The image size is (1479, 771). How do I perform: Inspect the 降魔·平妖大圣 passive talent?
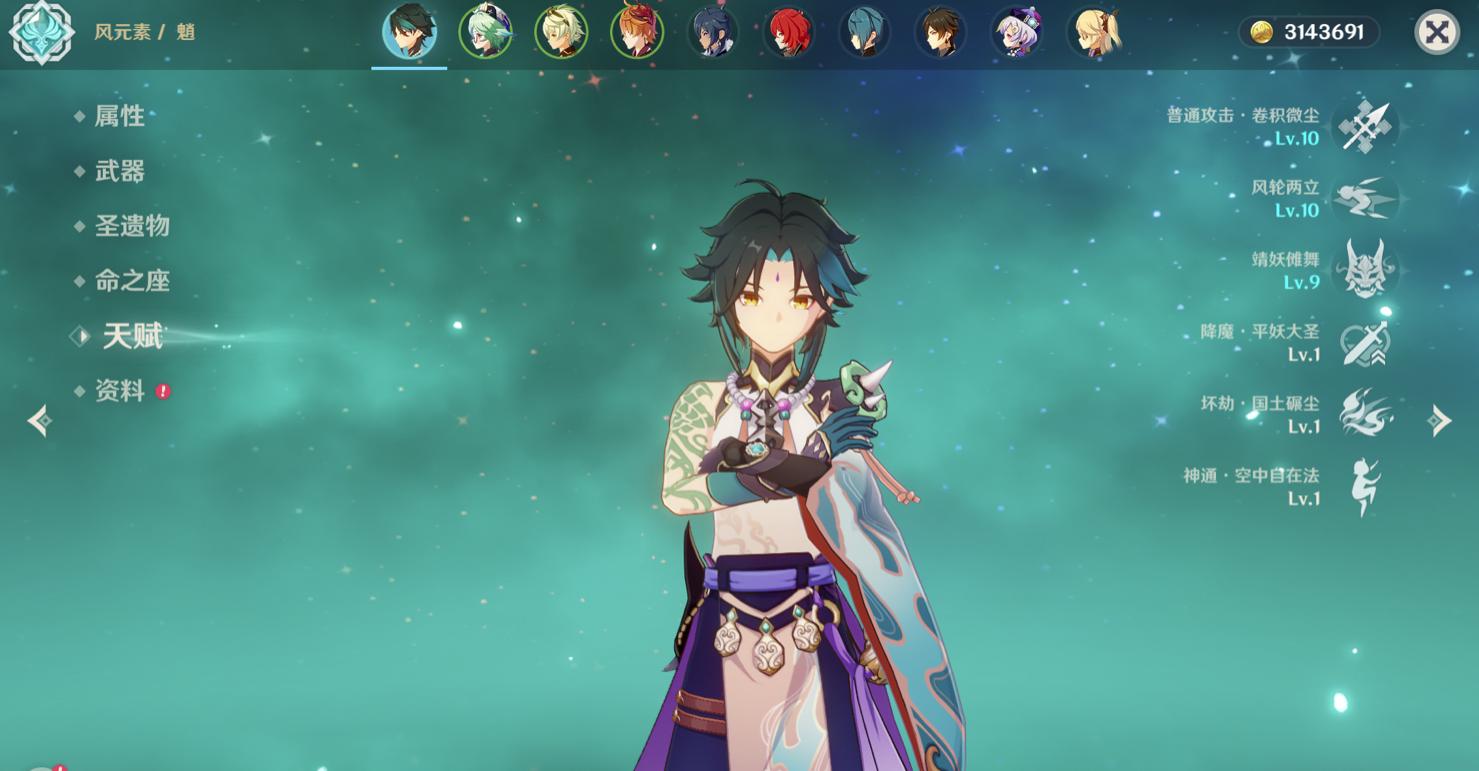(1365, 343)
